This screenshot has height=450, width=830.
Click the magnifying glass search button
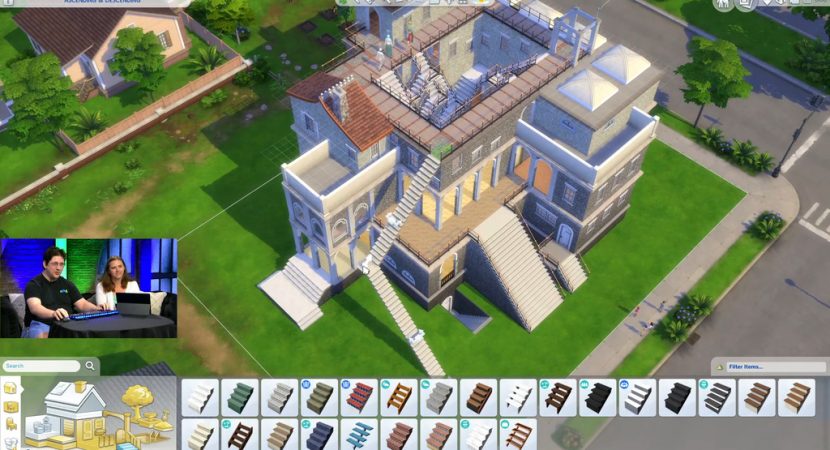point(89,366)
